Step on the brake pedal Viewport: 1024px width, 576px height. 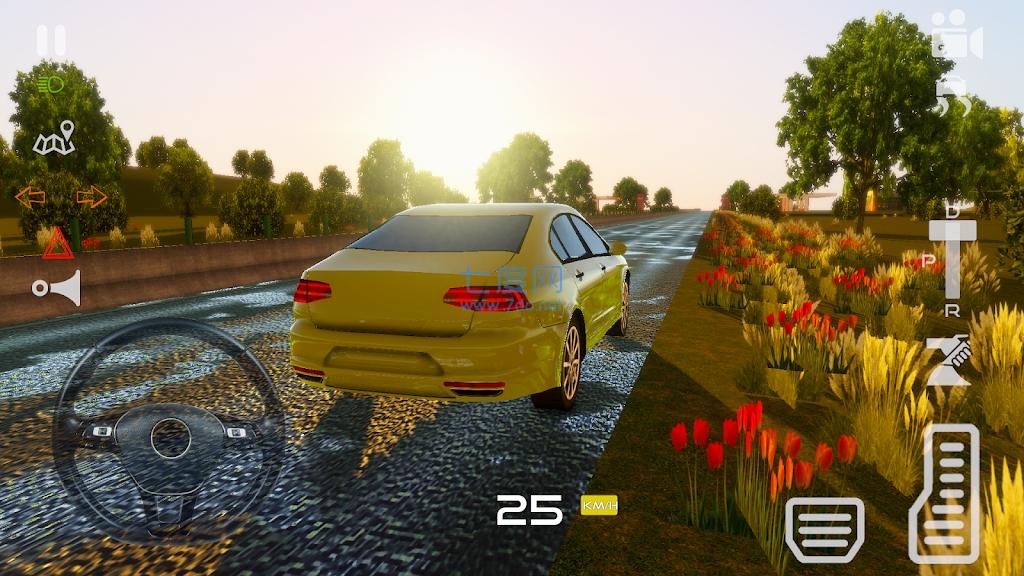click(825, 527)
